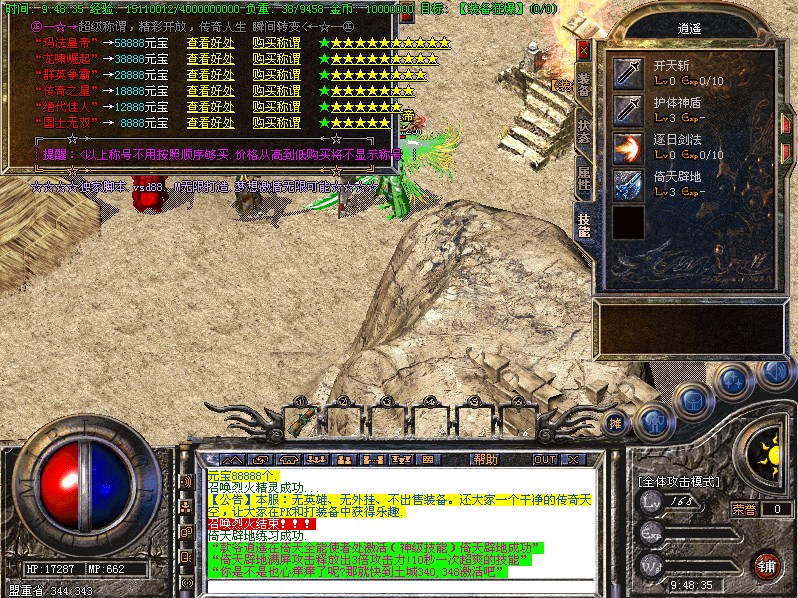The image size is (798, 598).
Task: Open the red 铺 shop button
Action: [767, 564]
